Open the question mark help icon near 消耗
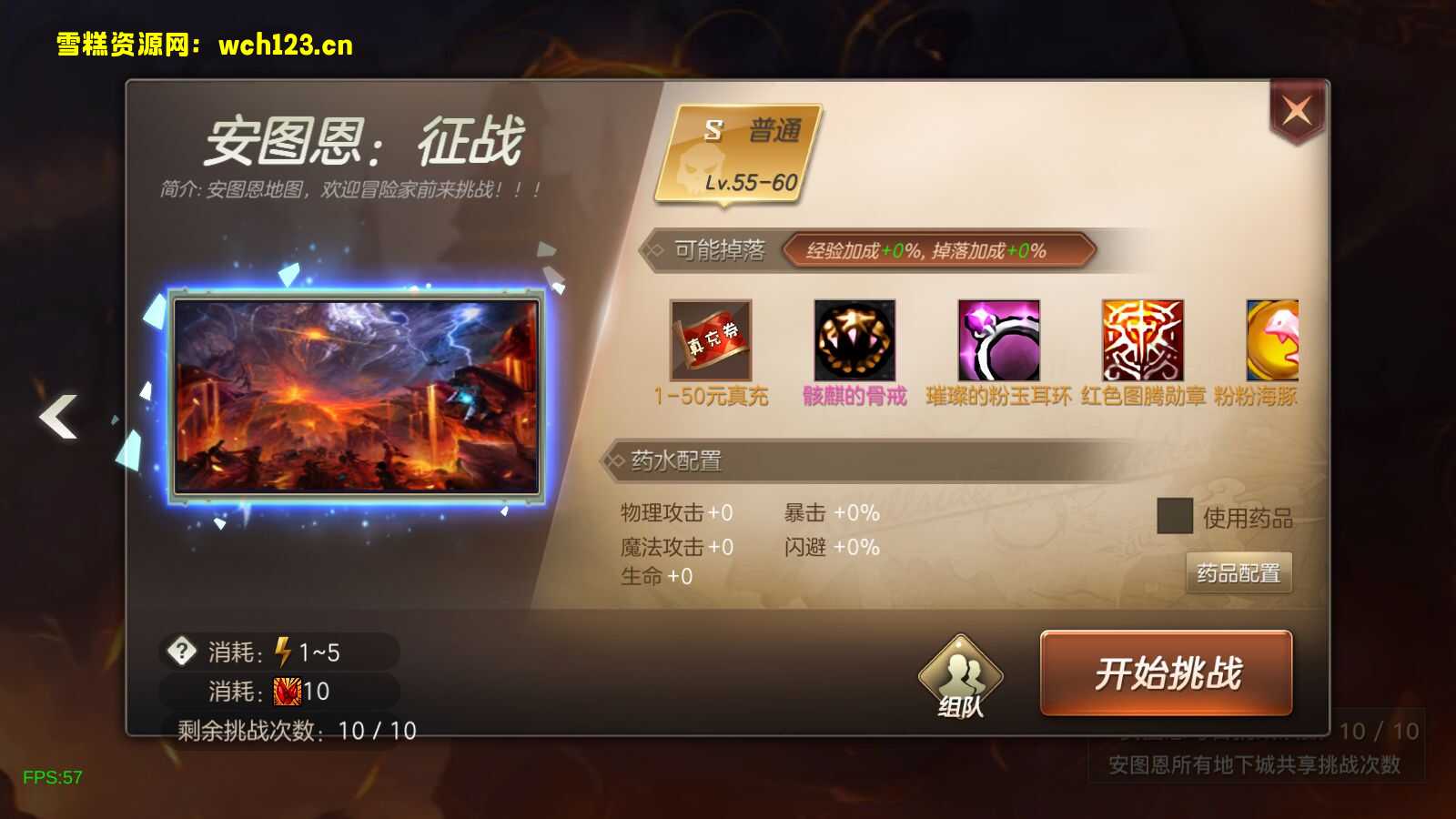Screen dimensions: 1456x819 [181, 649]
